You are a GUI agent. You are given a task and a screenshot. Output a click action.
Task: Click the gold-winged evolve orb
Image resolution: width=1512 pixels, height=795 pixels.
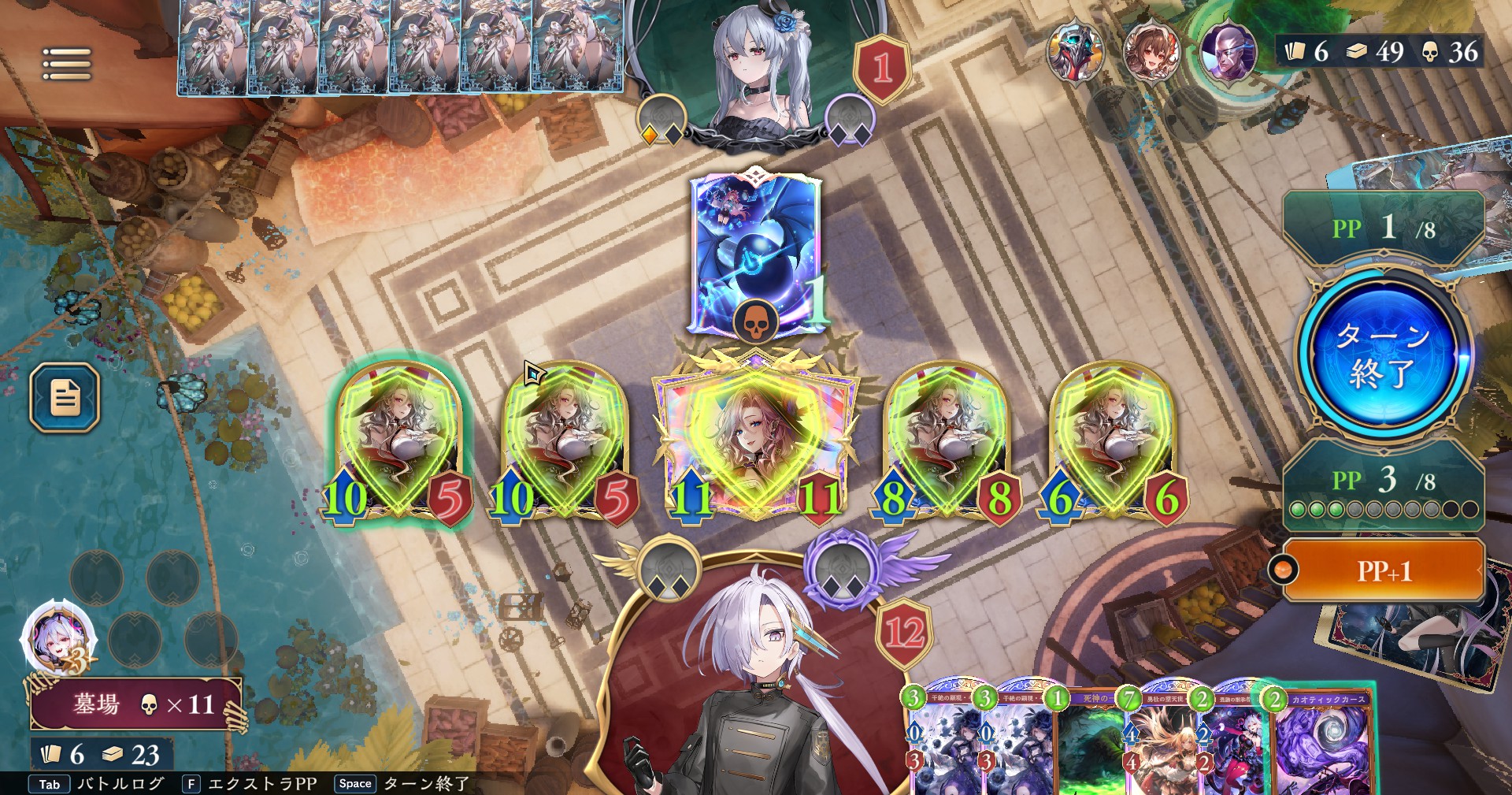pos(669,571)
